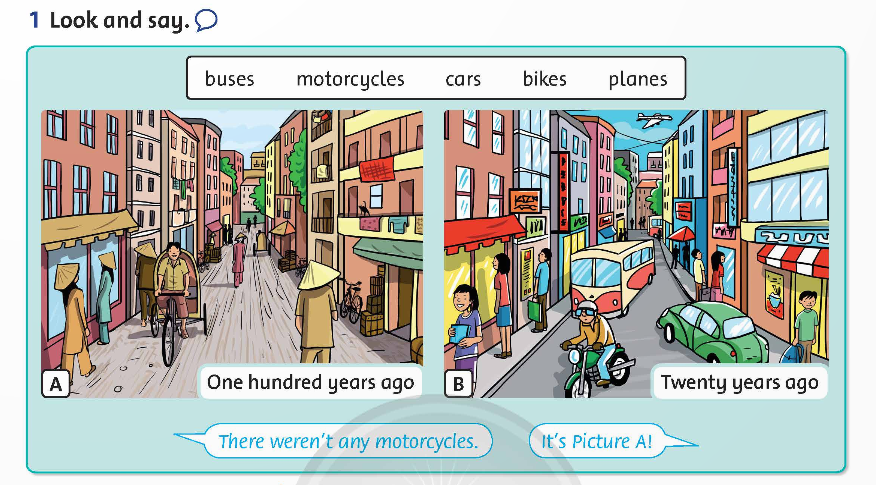Viewport: 876px width, 485px height.
Task: Pick the word "bikes" from the word bank
Action: pyautogui.click(x=544, y=79)
